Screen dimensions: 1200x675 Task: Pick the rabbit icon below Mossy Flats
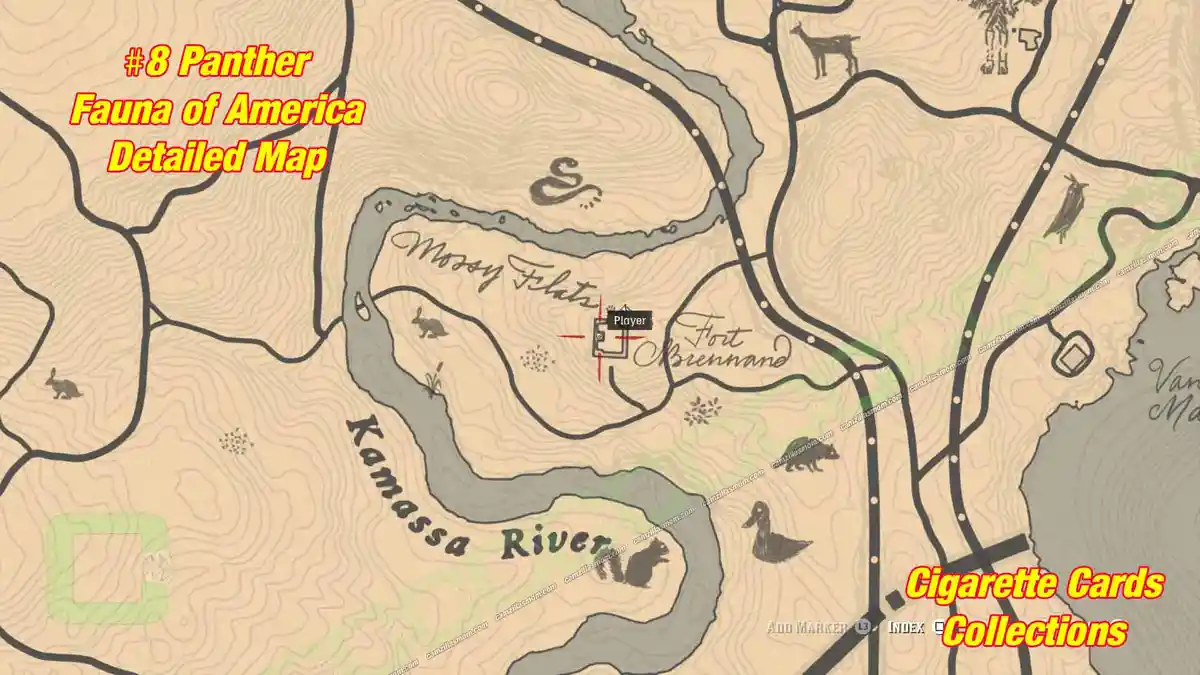[430, 323]
